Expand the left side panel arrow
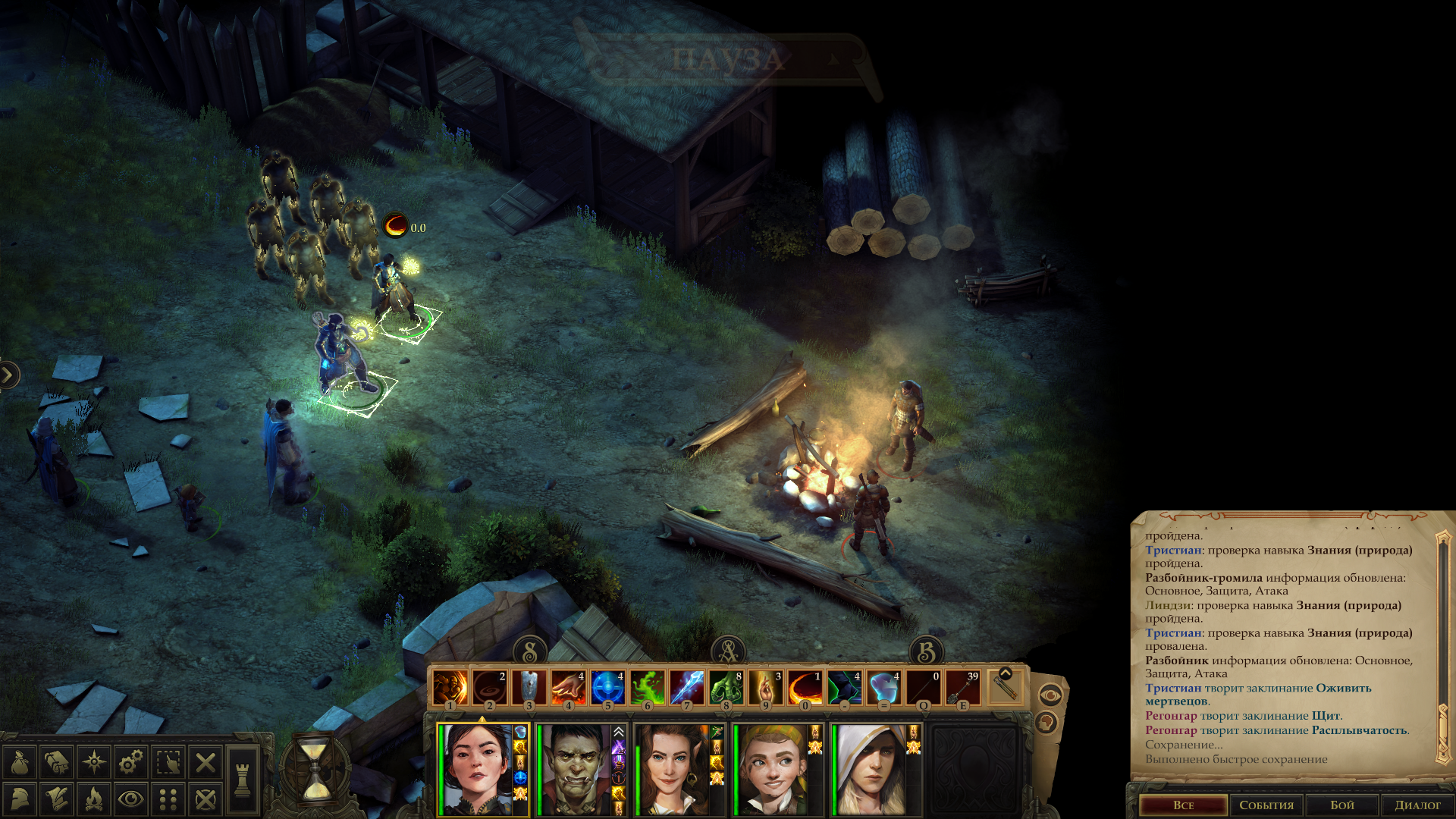The image size is (1456, 819). click(8, 375)
